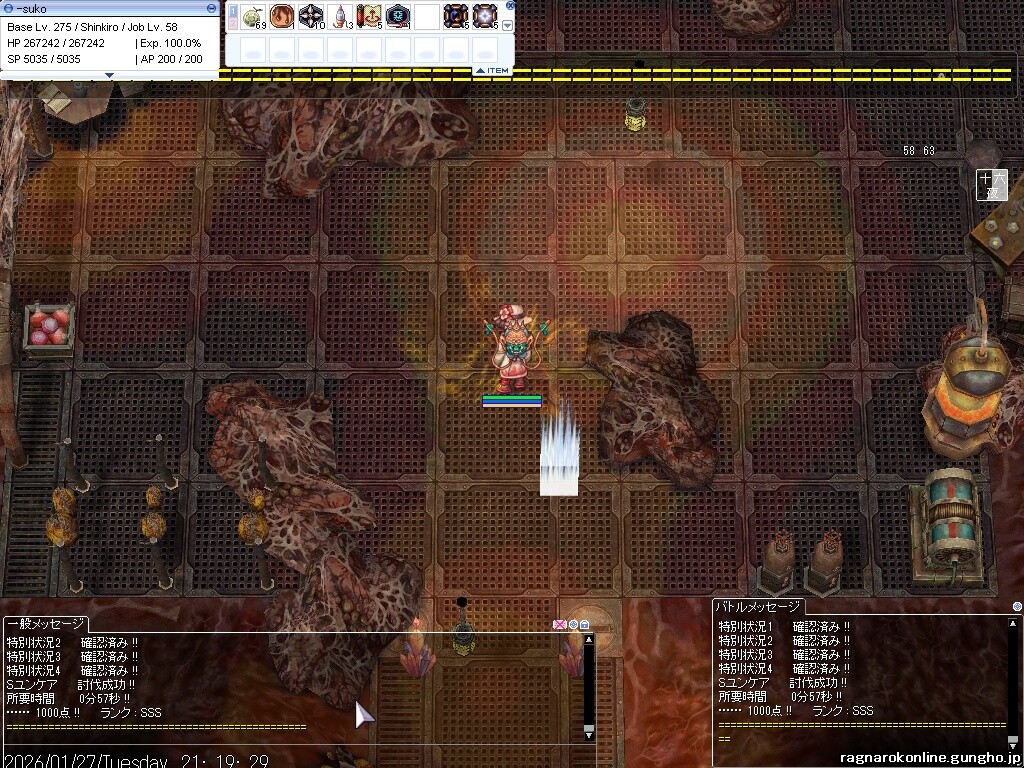Use the small potion bottle hotbar item
1024x768 pixels.
point(340,16)
